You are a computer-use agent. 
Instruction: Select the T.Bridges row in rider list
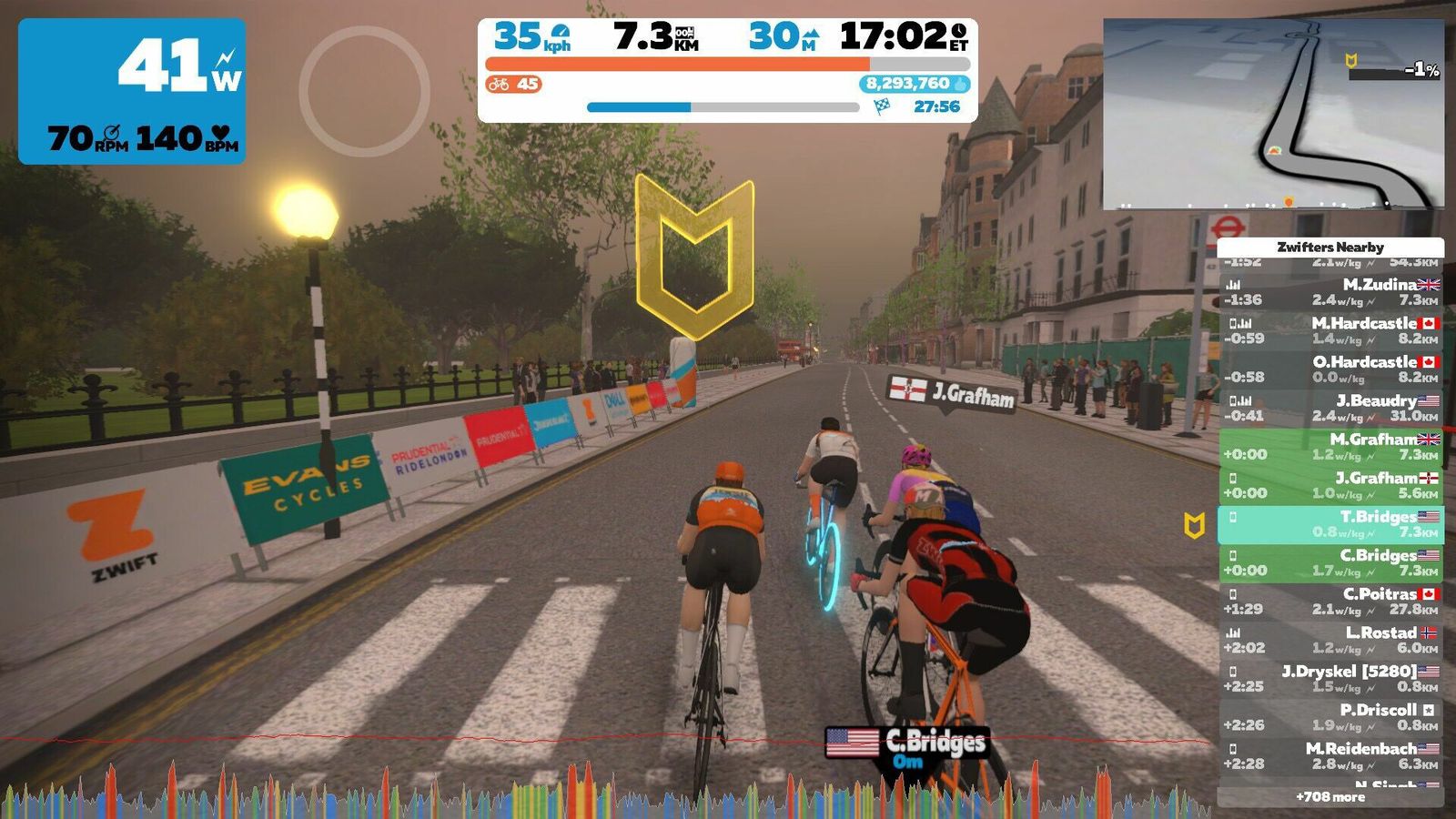point(1330,524)
